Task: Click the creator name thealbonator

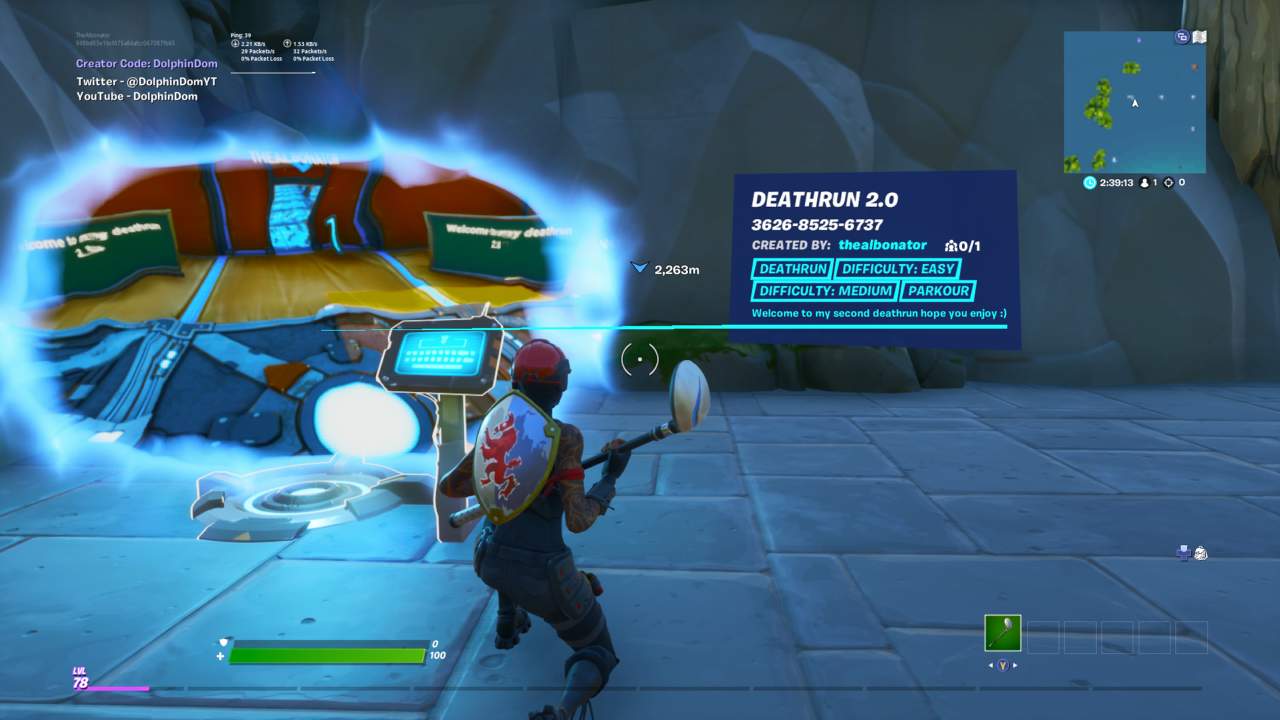Action: [x=884, y=245]
